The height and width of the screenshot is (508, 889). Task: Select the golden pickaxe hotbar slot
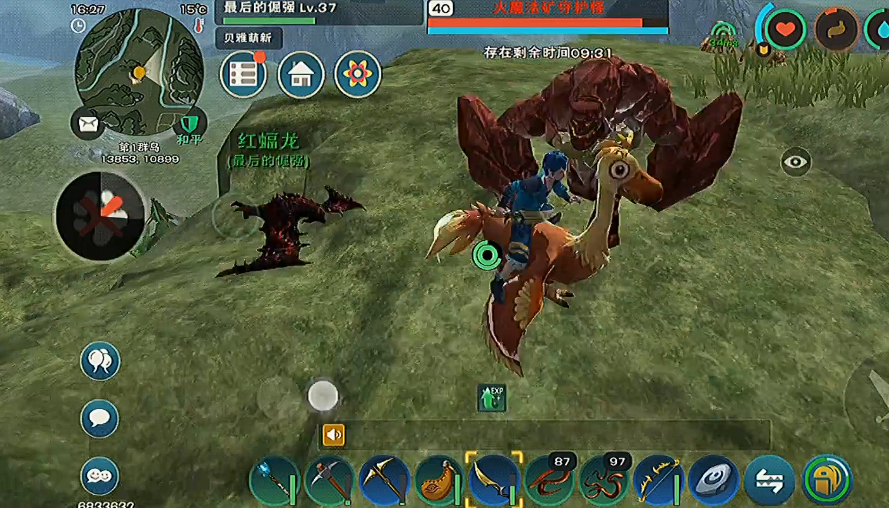tap(384, 480)
